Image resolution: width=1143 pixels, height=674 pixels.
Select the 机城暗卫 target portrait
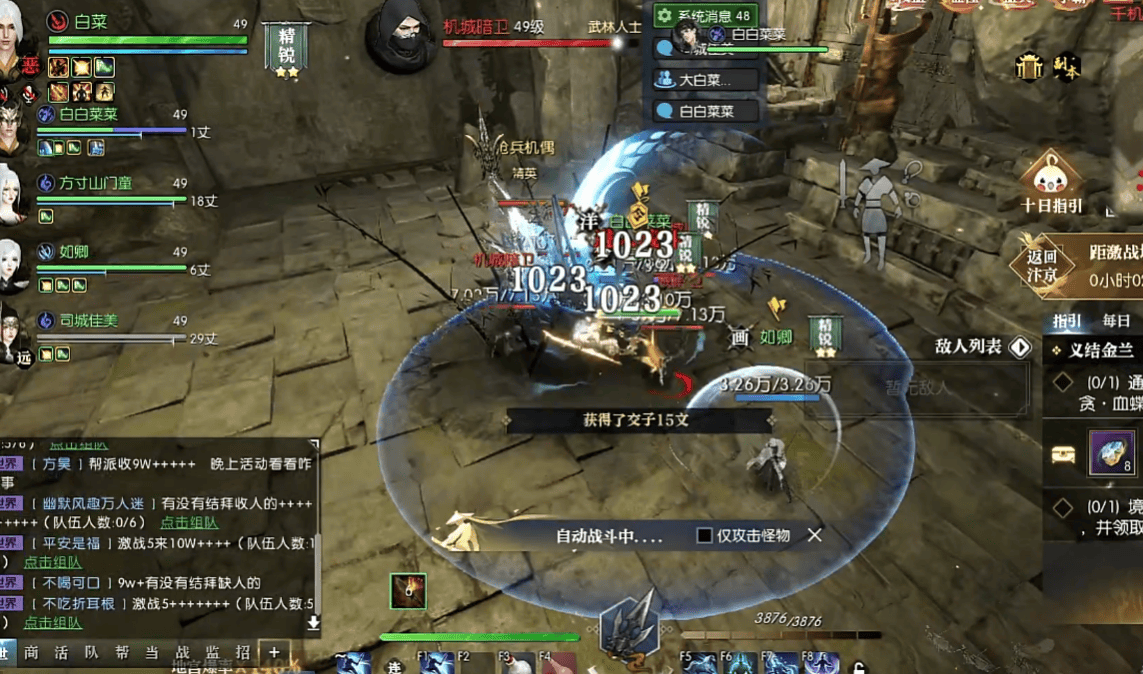[401, 37]
